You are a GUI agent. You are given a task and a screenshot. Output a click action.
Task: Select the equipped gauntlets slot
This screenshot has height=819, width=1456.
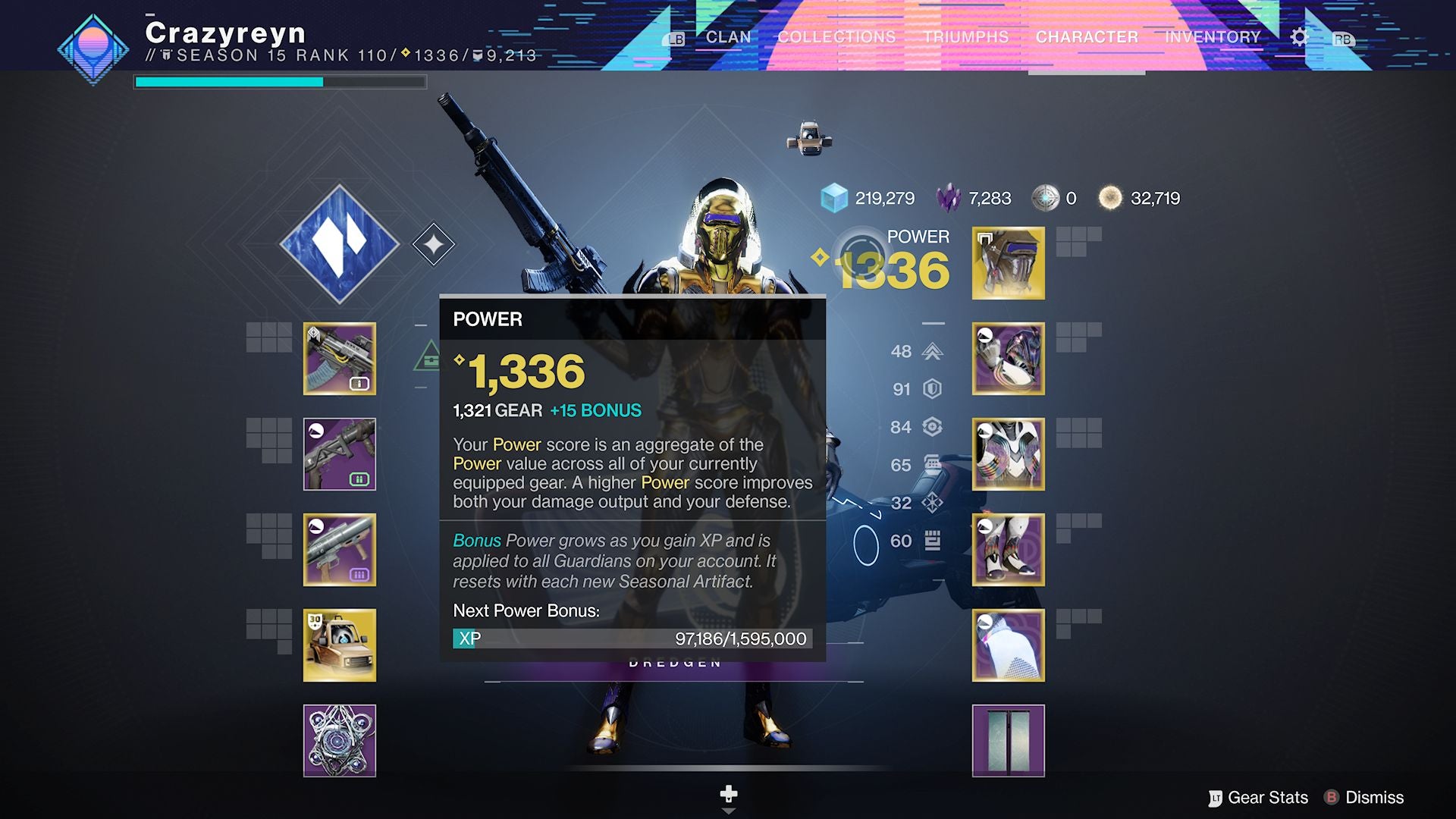coord(1008,359)
